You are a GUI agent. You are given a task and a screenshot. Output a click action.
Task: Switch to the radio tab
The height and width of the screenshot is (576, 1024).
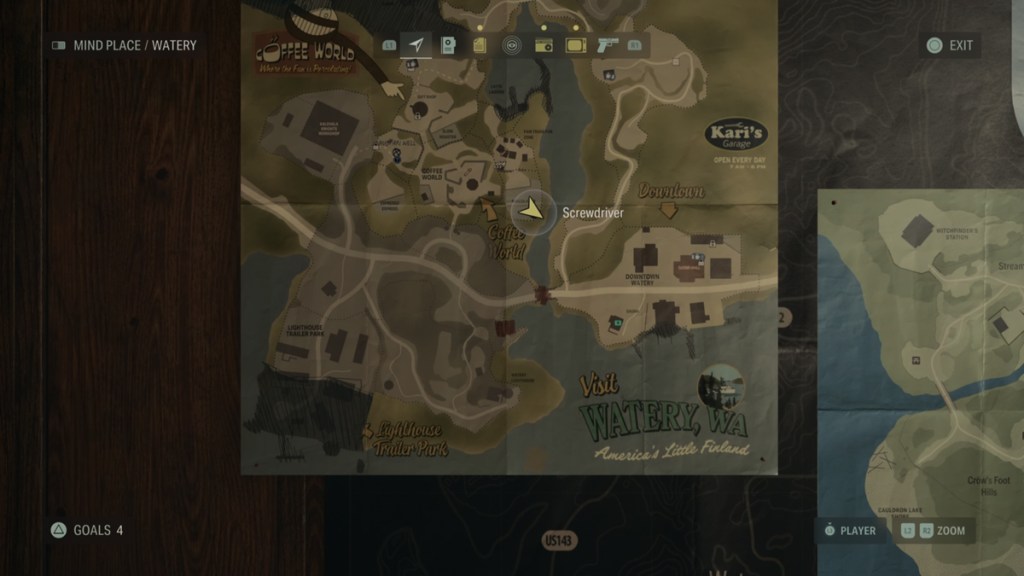(544, 45)
